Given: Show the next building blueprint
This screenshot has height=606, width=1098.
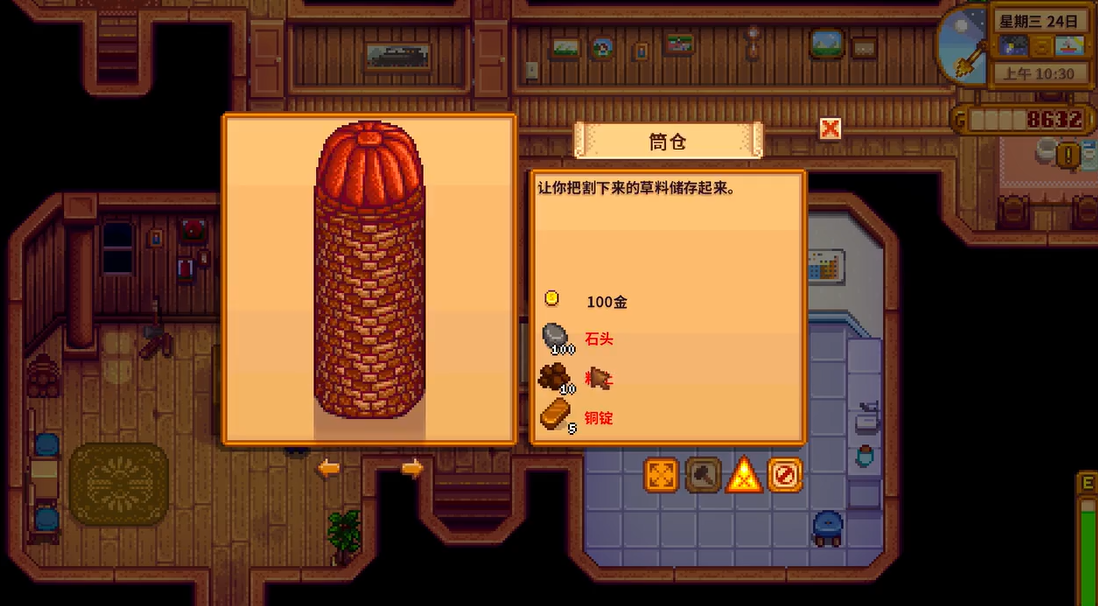Looking at the screenshot, I should (x=412, y=468).
